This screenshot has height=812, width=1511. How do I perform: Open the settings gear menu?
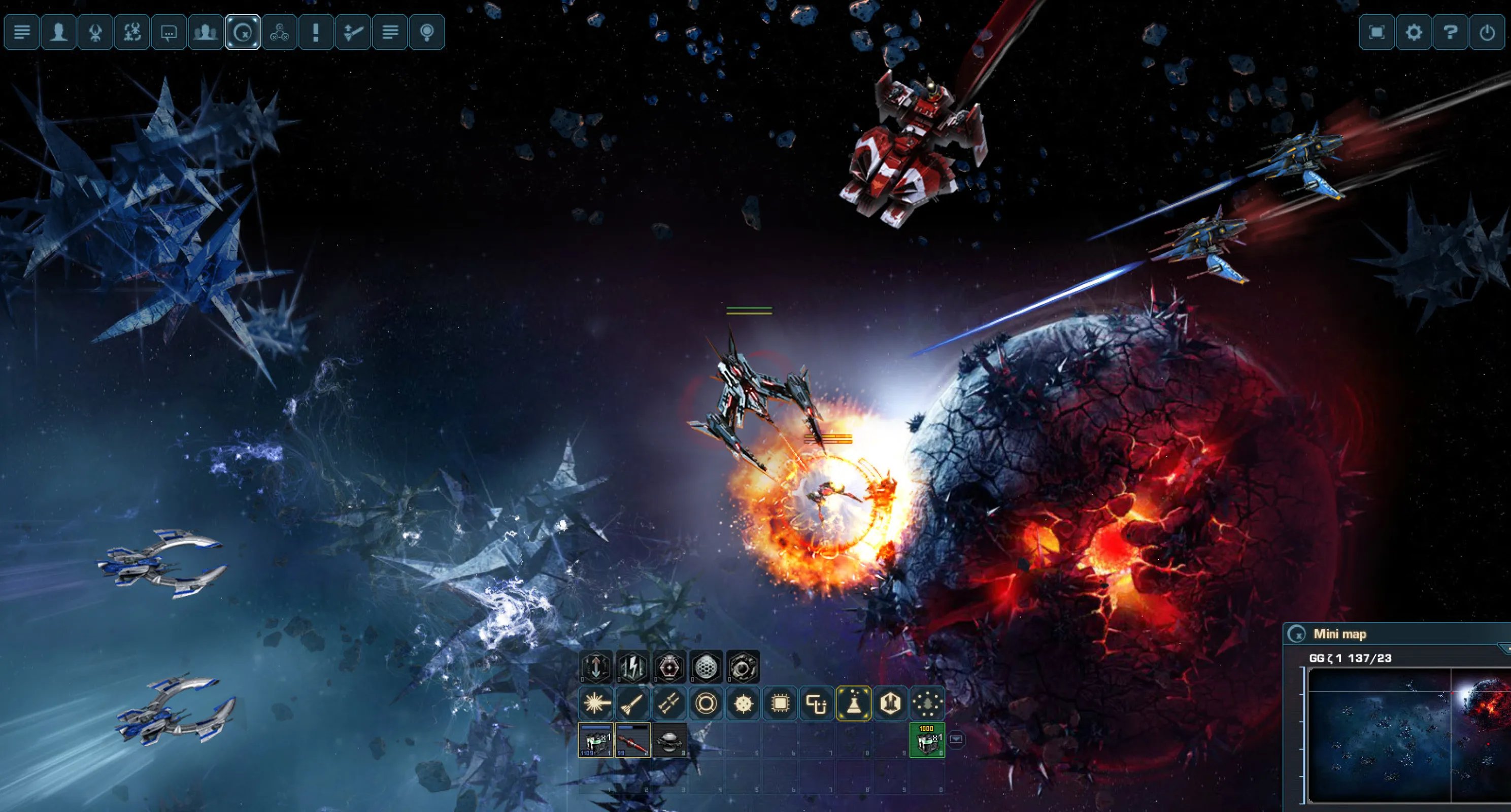(x=1414, y=31)
